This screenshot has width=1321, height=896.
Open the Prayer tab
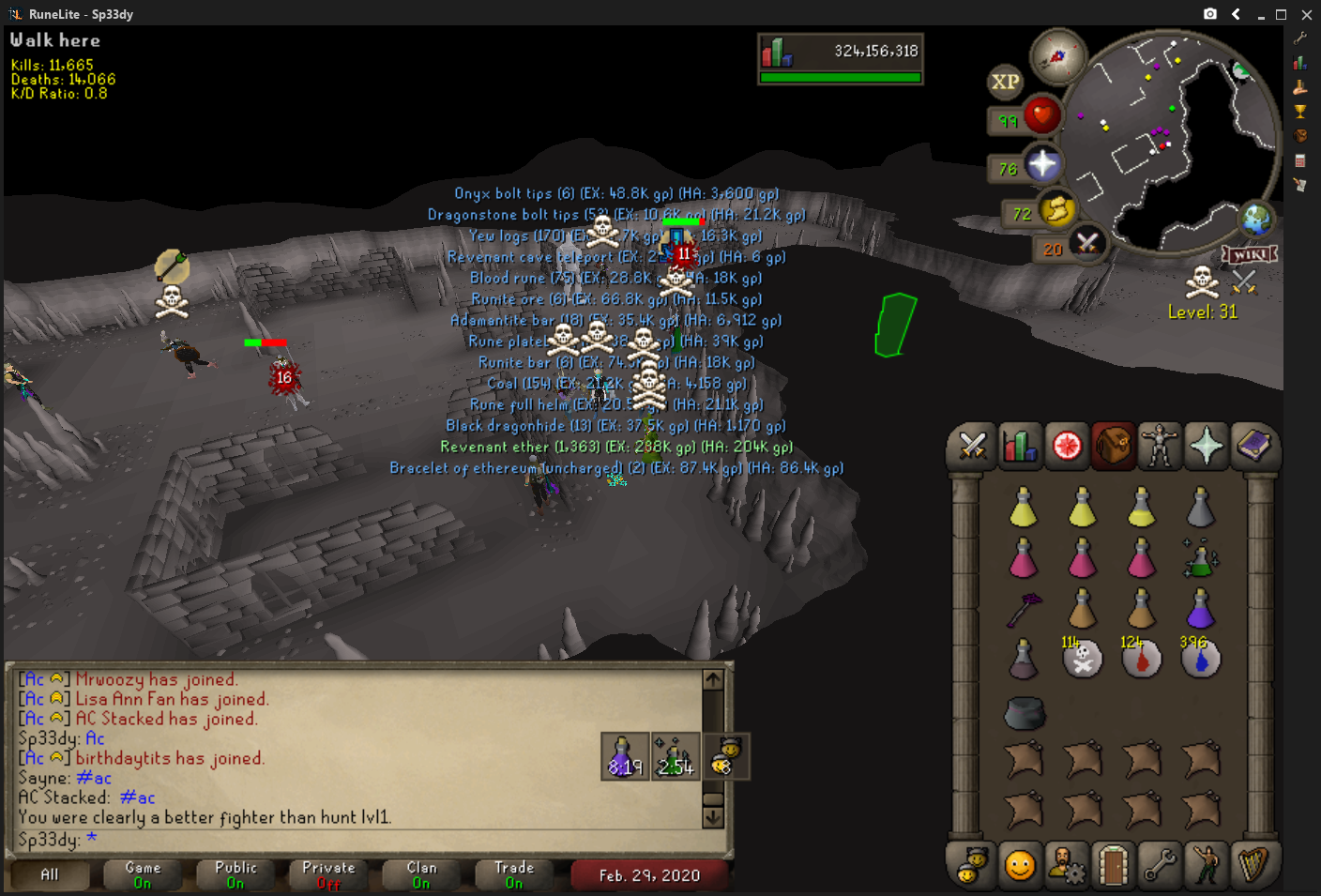(1207, 447)
